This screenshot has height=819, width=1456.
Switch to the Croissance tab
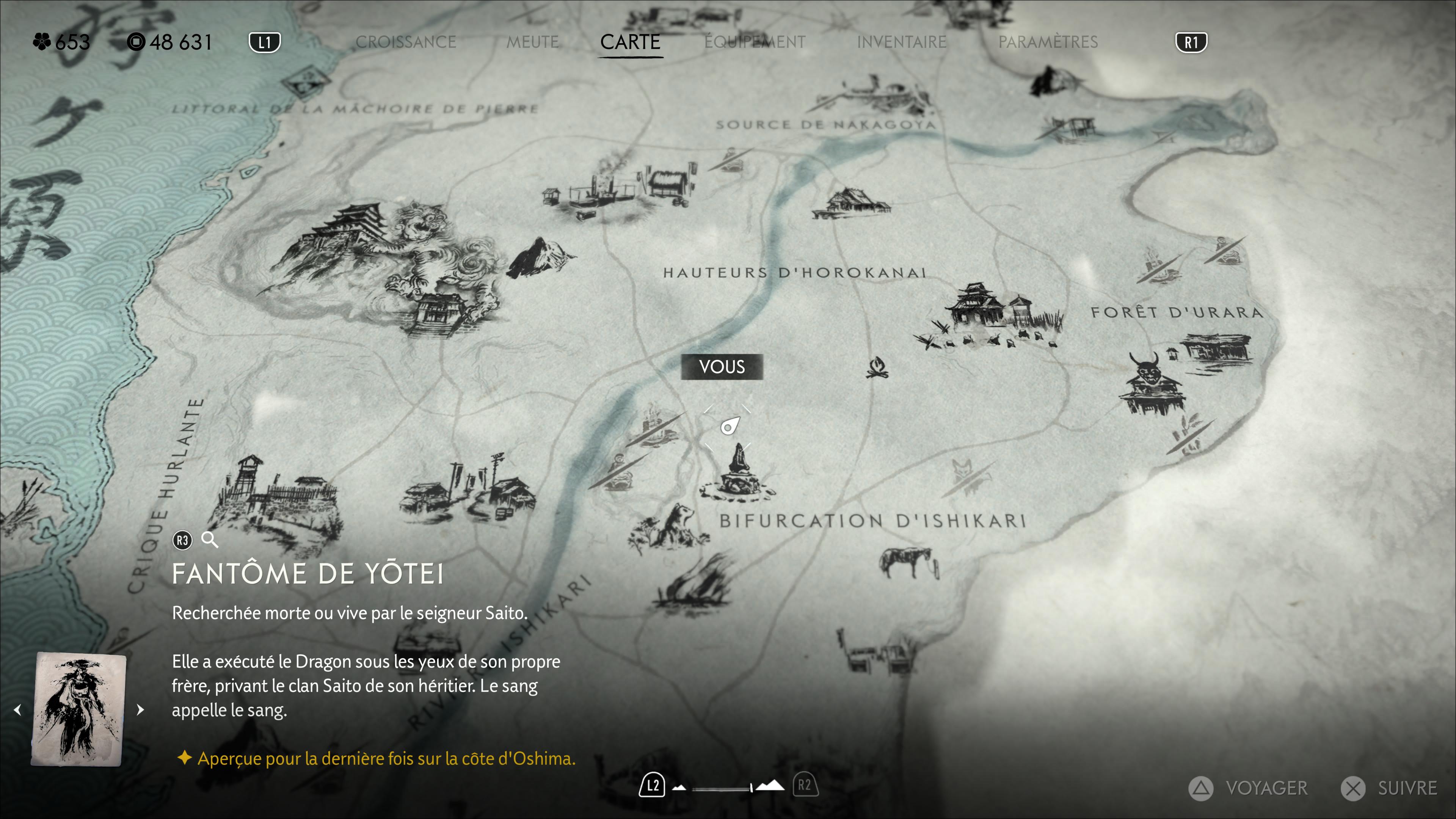405,42
